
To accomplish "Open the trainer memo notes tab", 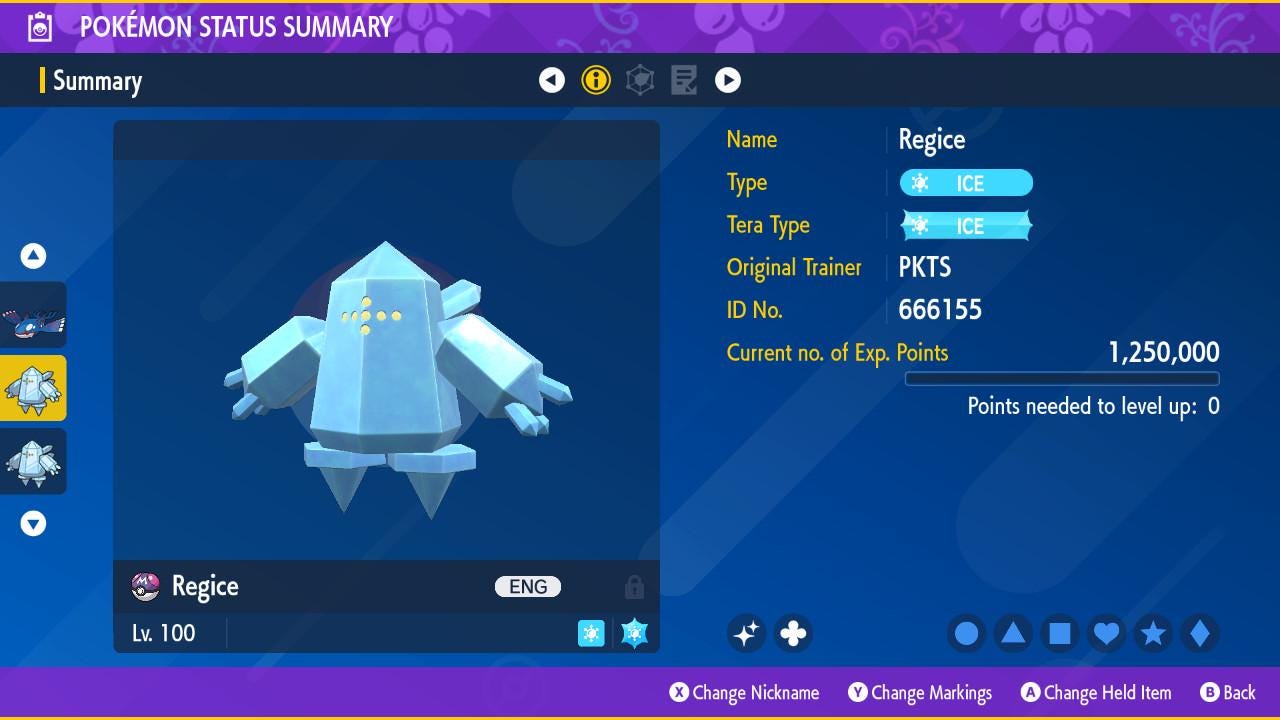I will coord(684,80).
